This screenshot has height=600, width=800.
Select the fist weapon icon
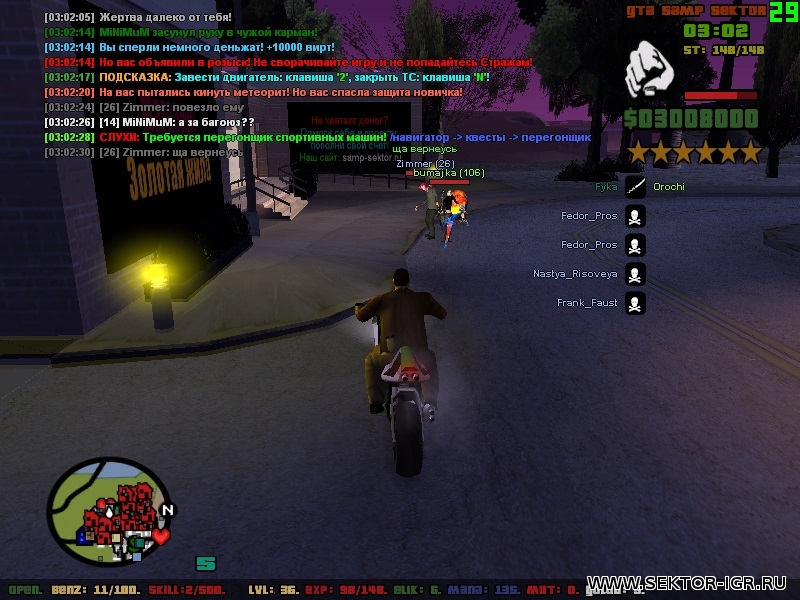[653, 73]
